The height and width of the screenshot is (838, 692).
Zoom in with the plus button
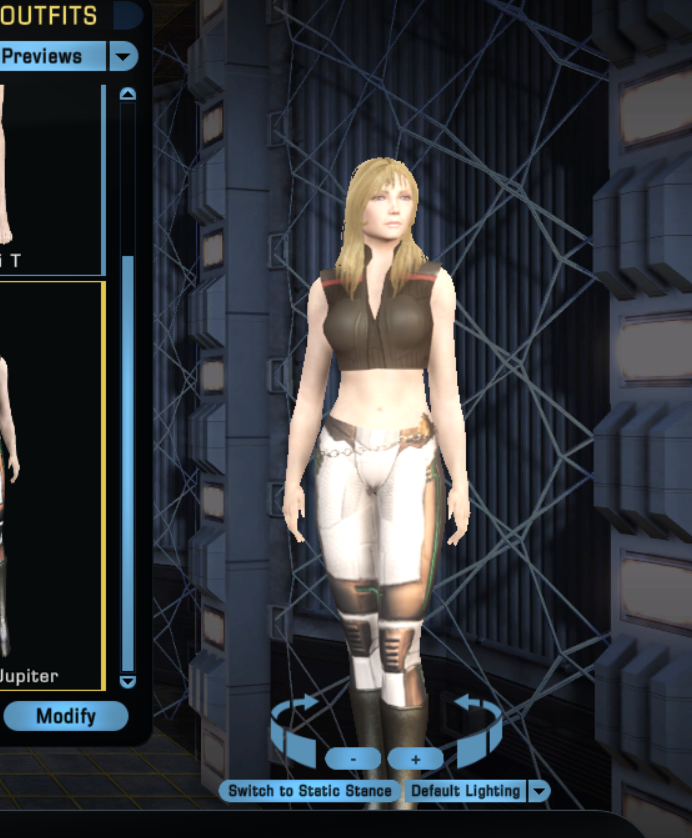415,759
